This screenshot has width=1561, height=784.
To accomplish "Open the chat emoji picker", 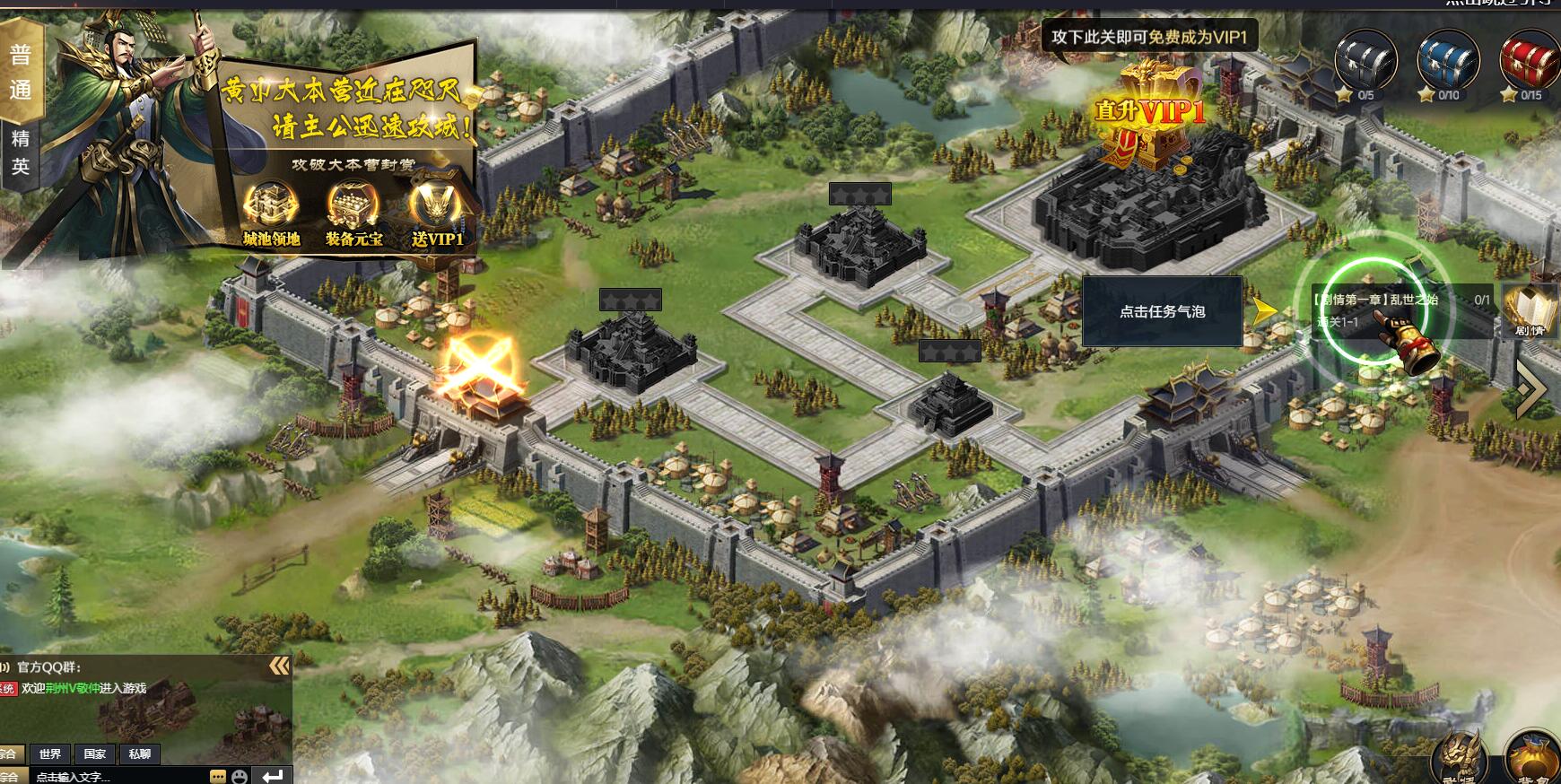I will pyautogui.click(x=240, y=776).
